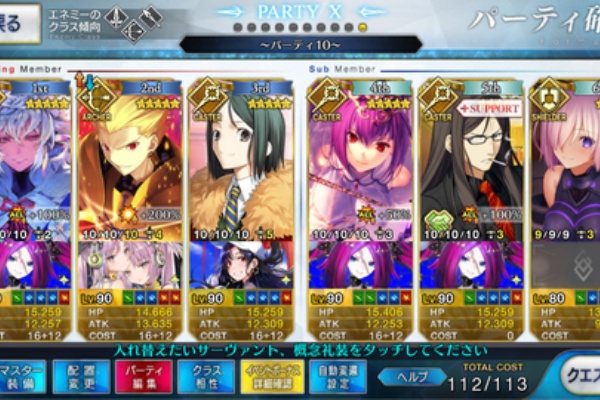Jump to party ten via the yellow dot
The width and height of the screenshot is (600, 400).
tap(362, 27)
